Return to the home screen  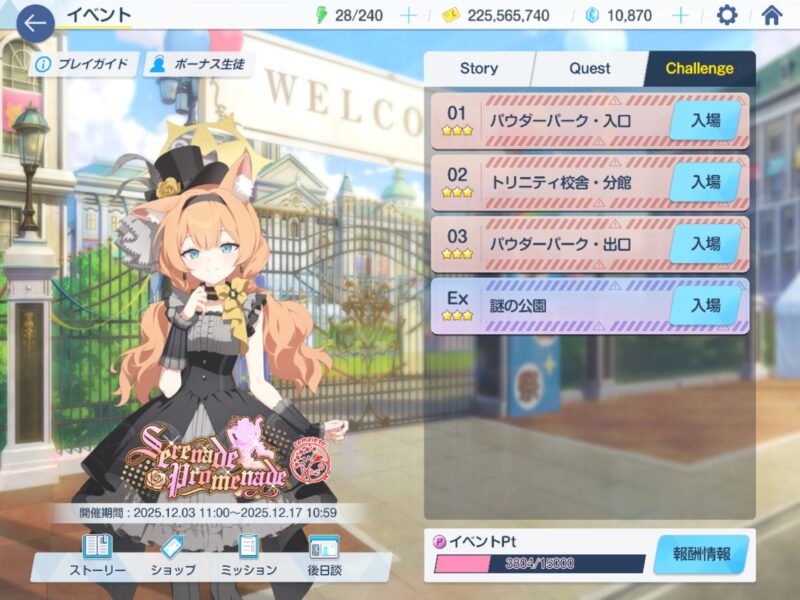771,16
